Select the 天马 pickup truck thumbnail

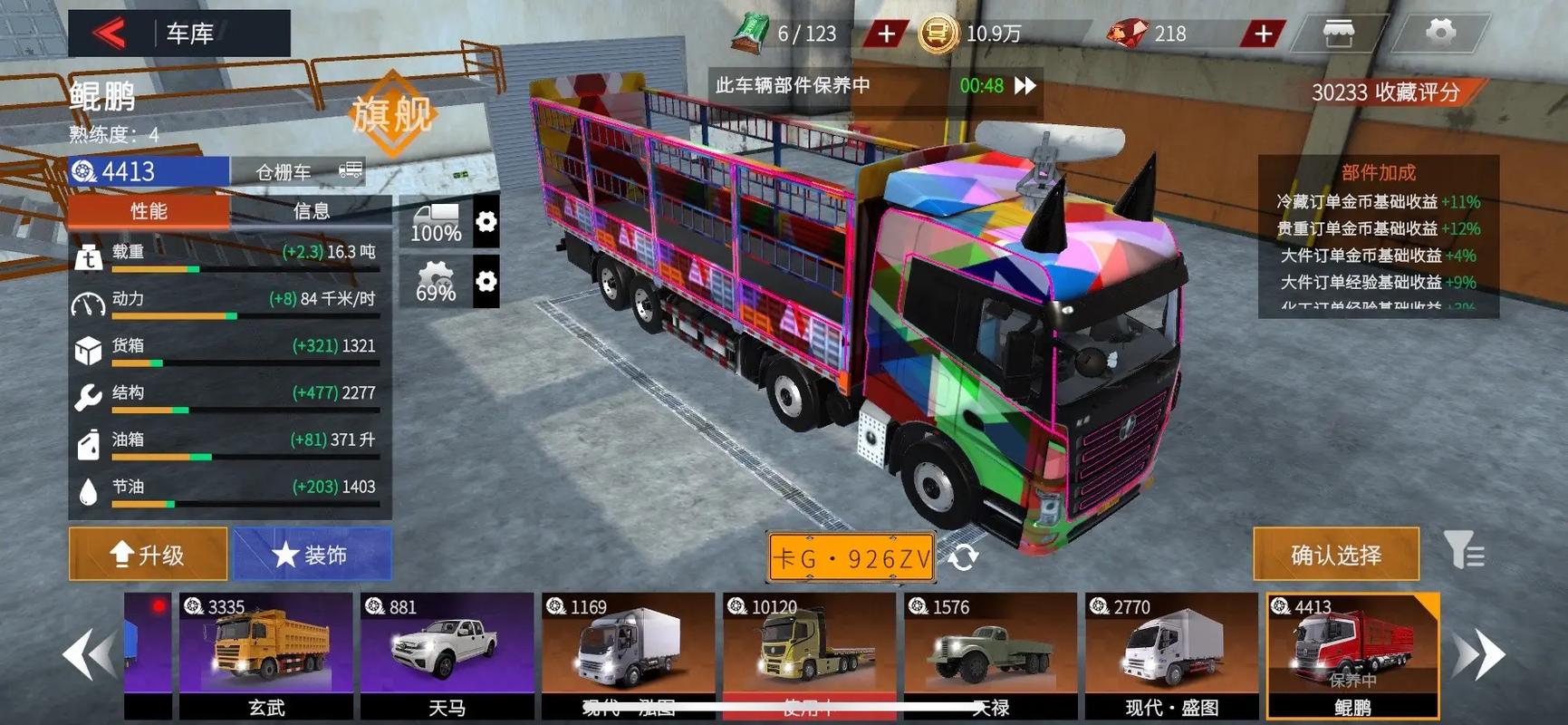(447, 654)
